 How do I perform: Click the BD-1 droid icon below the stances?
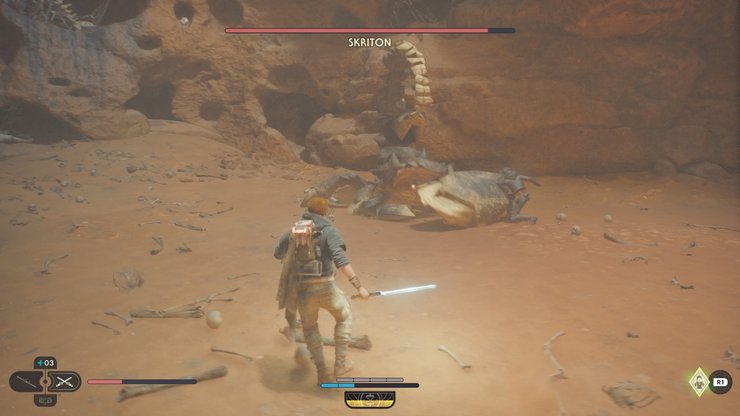45,401
